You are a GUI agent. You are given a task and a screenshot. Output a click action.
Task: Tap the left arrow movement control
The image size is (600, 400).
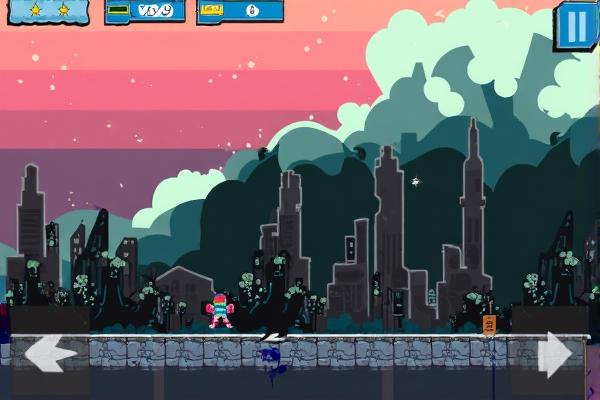point(50,355)
